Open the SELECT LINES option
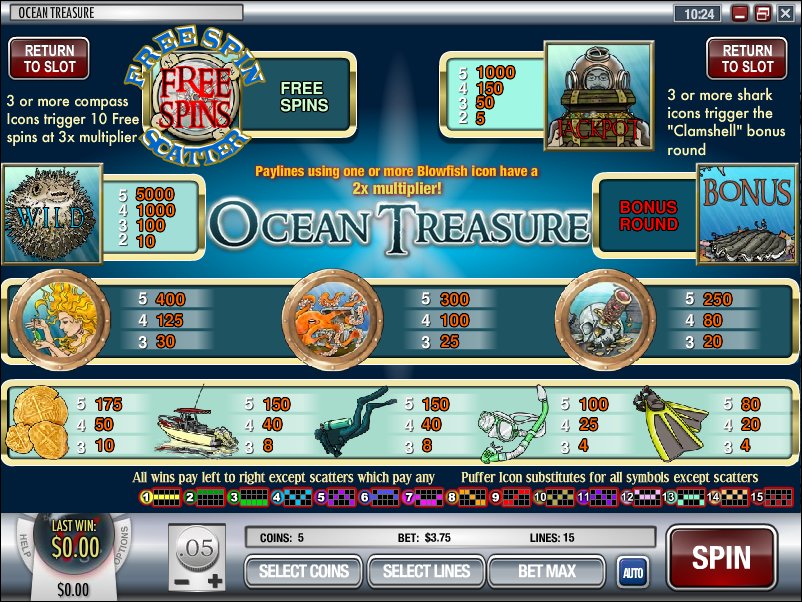Image resolution: width=802 pixels, height=602 pixels. point(426,572)
